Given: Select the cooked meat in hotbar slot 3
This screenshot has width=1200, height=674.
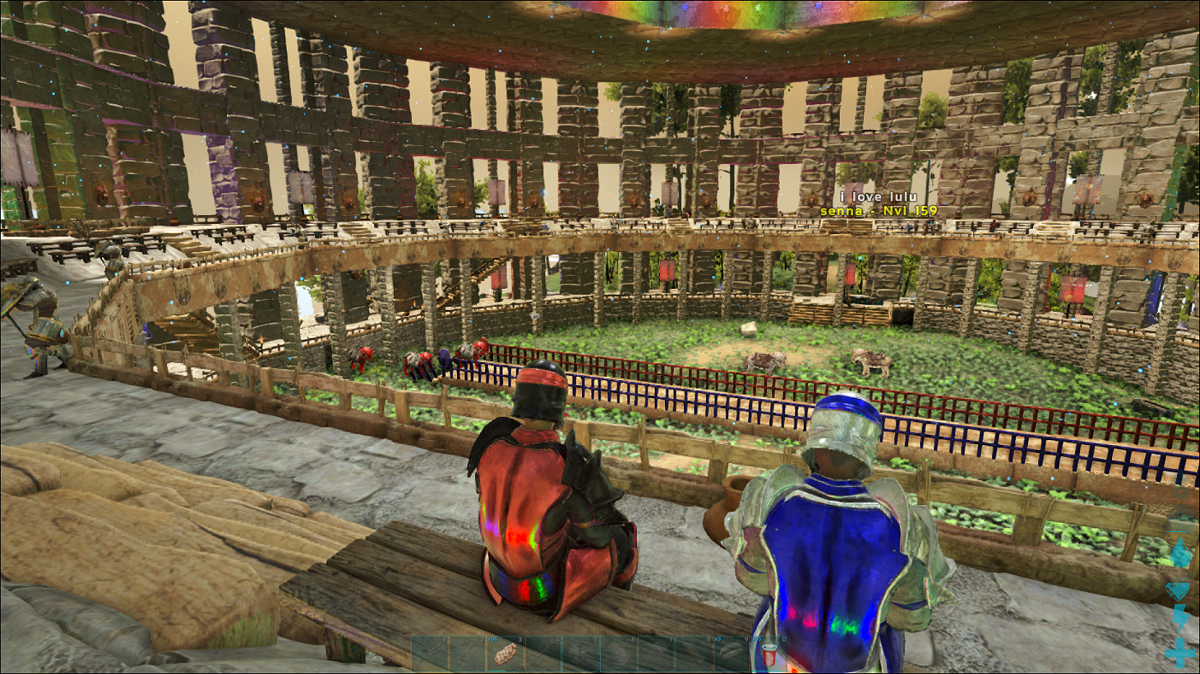Looking at the screenshot, I should point(505,653).
